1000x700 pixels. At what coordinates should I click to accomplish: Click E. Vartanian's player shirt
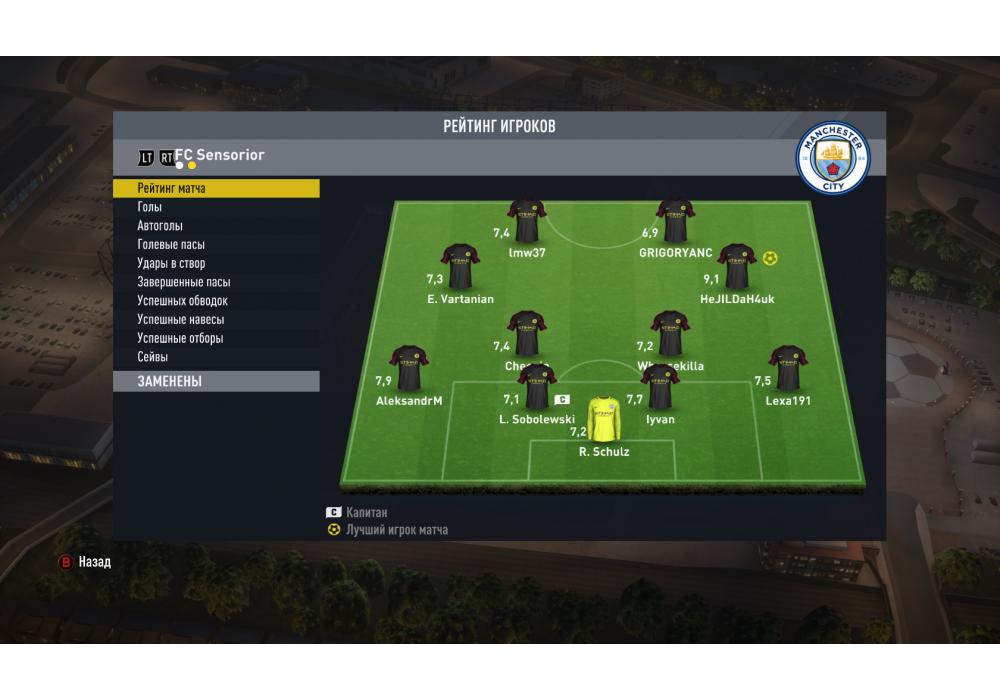[460, 267]
